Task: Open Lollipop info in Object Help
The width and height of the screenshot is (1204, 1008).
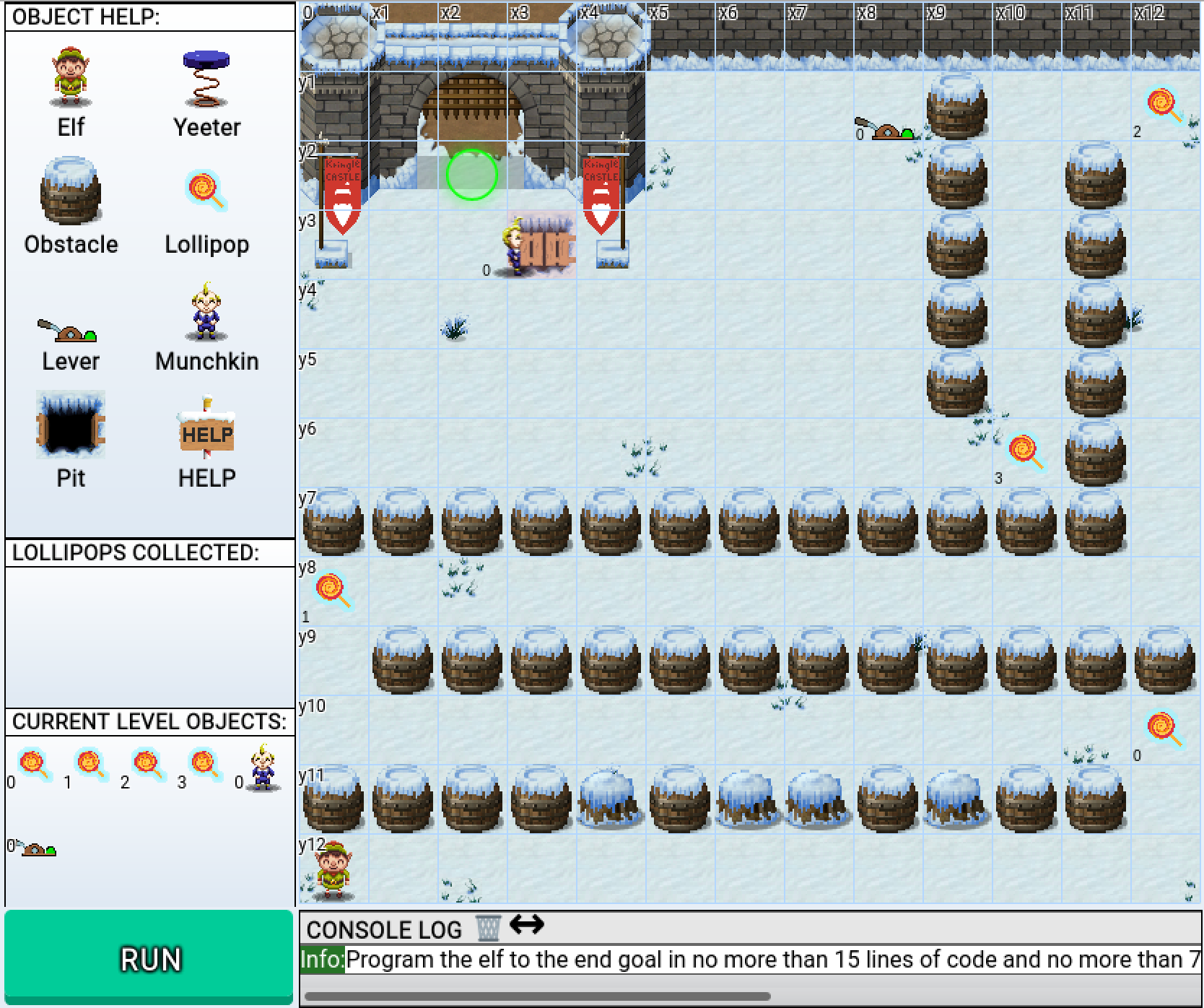Action: pyautogui.click(x=206, y=192)
